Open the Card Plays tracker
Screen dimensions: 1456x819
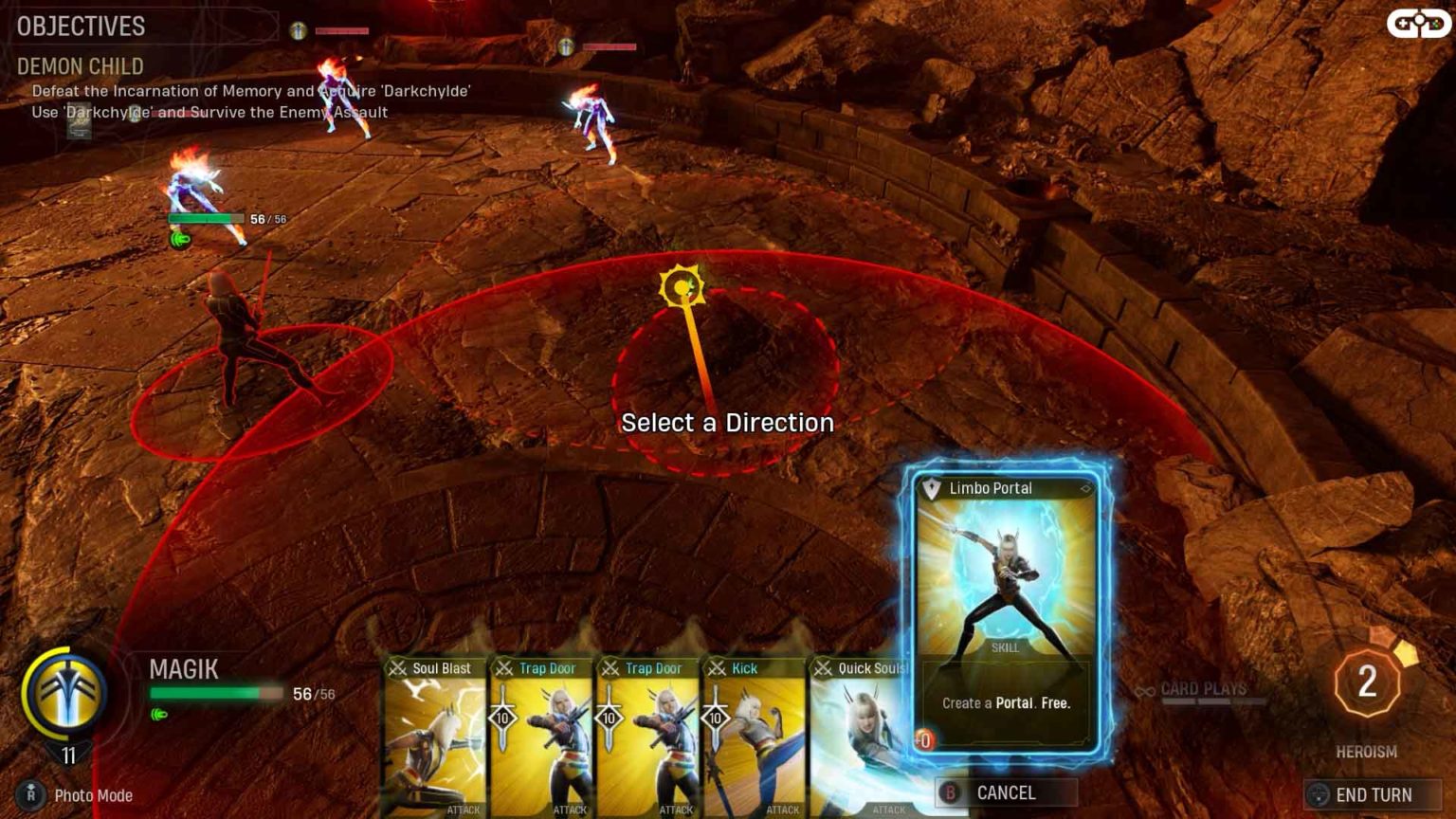pos(1204,688)
